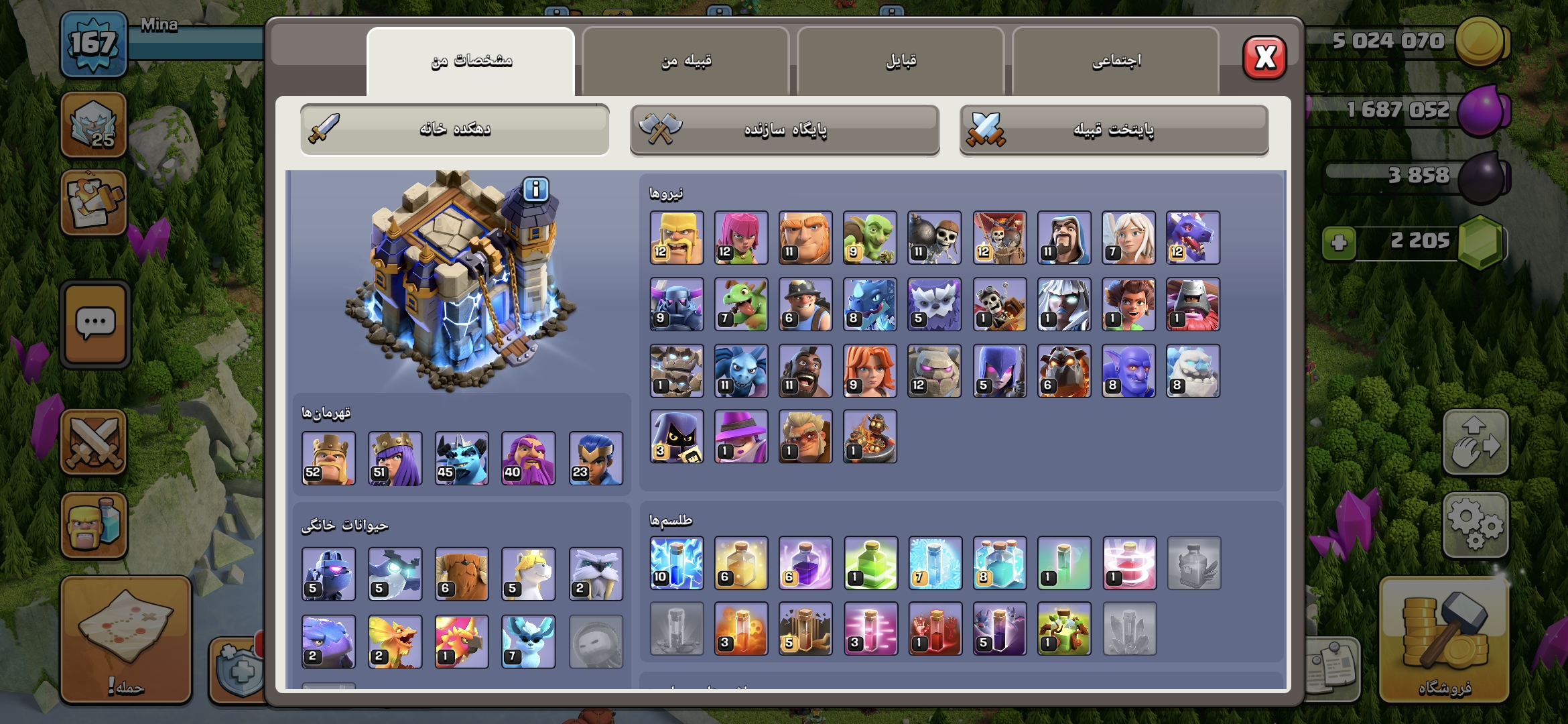Select the اجتماعی tab
Viewport: 1568px width, 724px height.
(1116, 61)
